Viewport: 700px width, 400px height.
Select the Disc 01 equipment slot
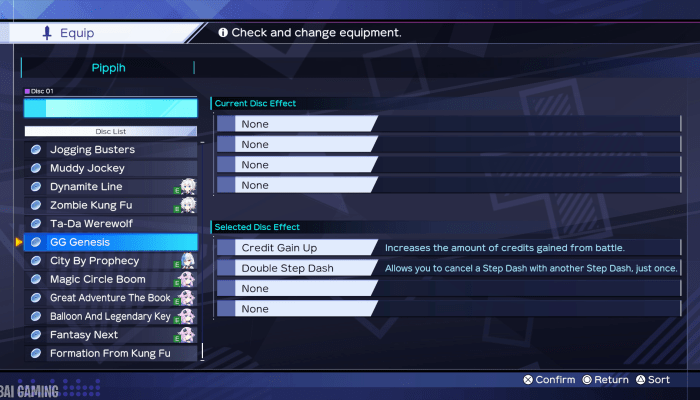[111, 107]
